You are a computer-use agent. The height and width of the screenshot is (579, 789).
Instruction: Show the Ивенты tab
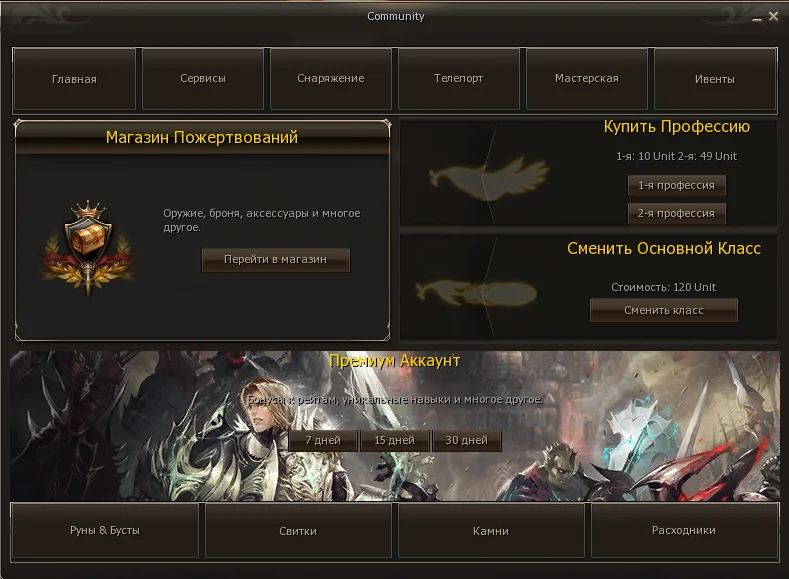[x=715, y=79]
